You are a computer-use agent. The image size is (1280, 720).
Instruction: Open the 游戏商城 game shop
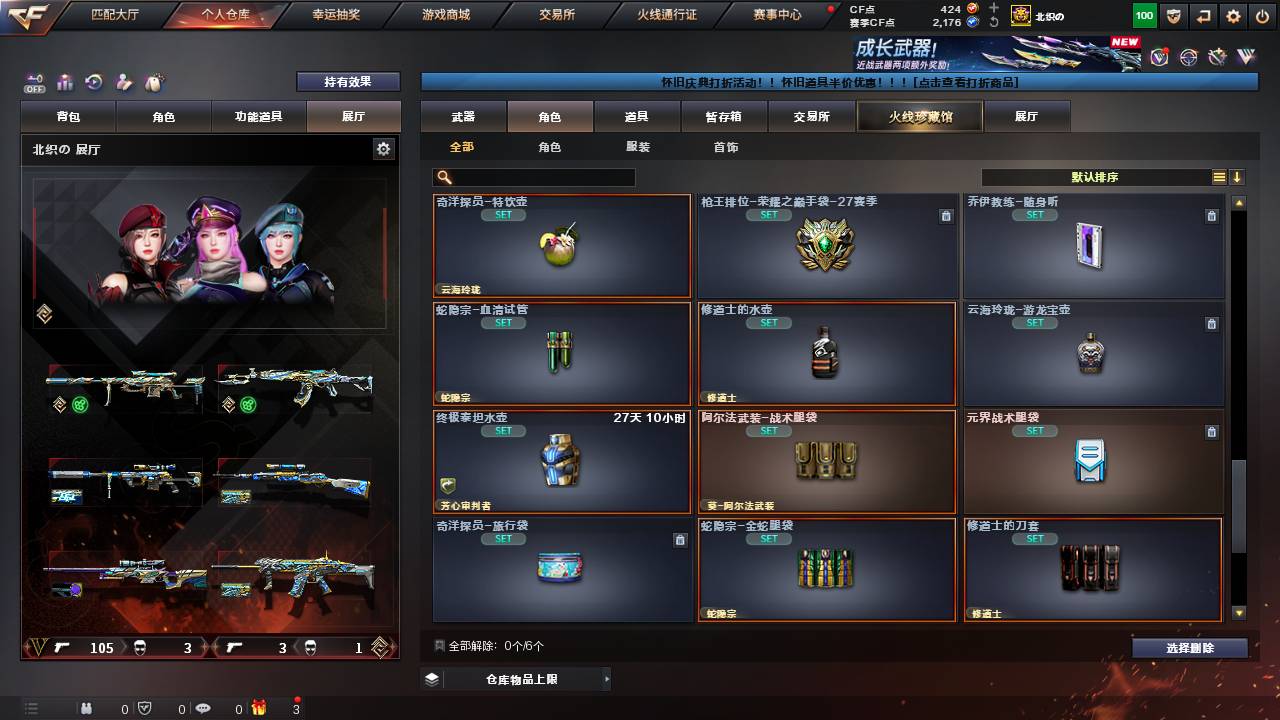tap(445, 15)
